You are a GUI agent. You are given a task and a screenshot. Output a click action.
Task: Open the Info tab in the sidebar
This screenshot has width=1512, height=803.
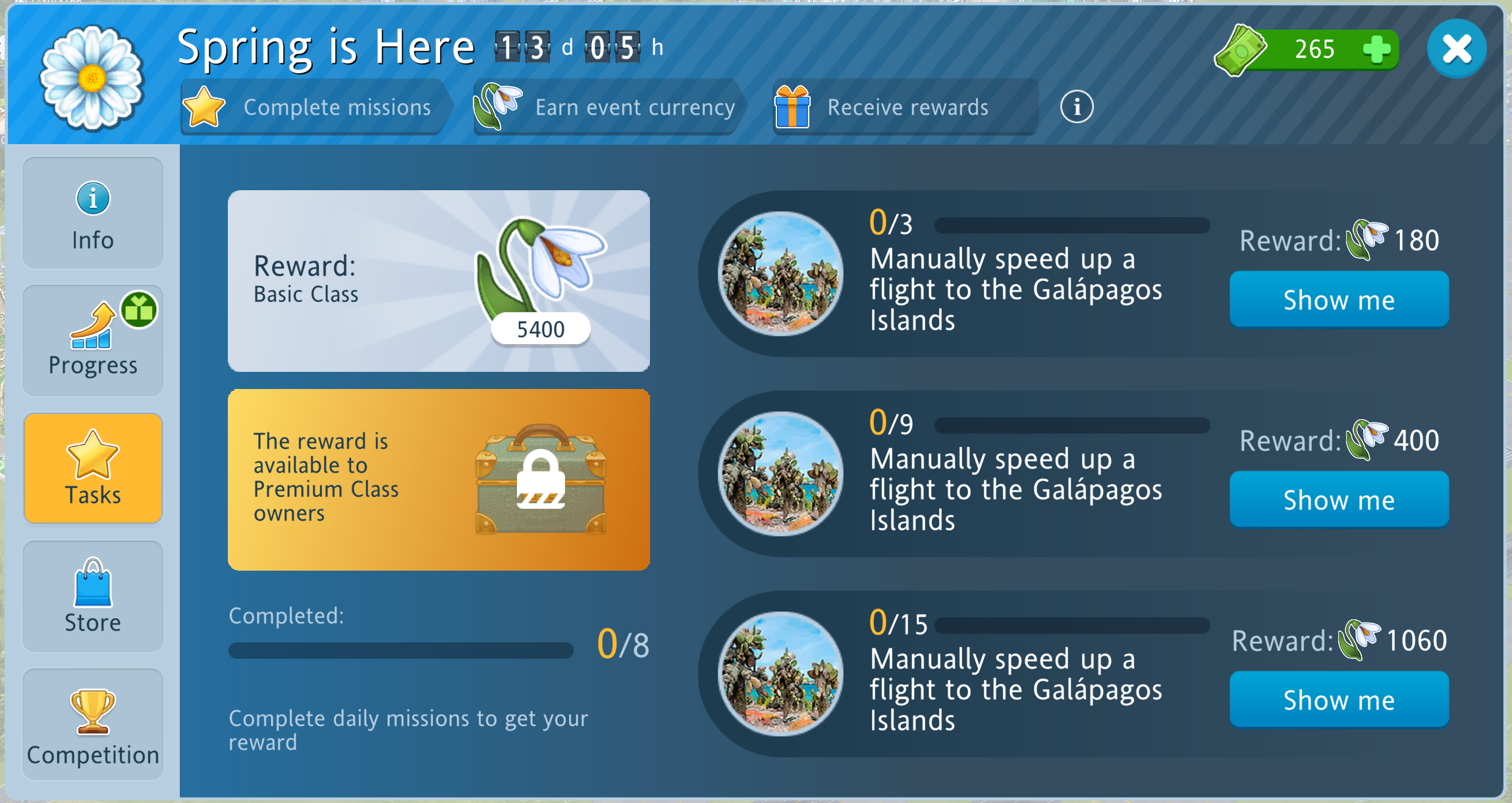93,213
